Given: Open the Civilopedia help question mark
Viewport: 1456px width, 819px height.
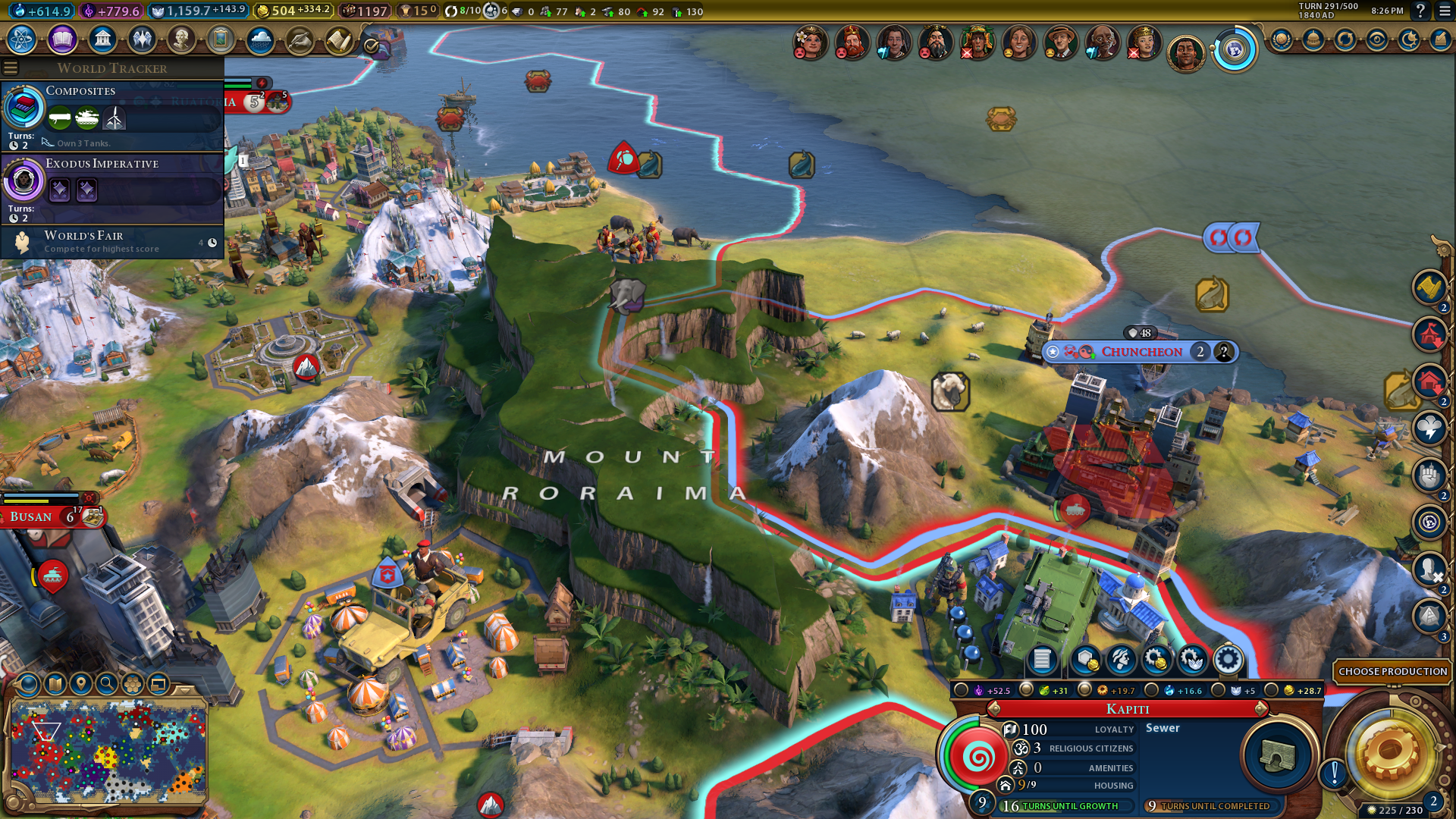Looking at the screenshot, I should pyautogui.click(x=1420, y=11).
